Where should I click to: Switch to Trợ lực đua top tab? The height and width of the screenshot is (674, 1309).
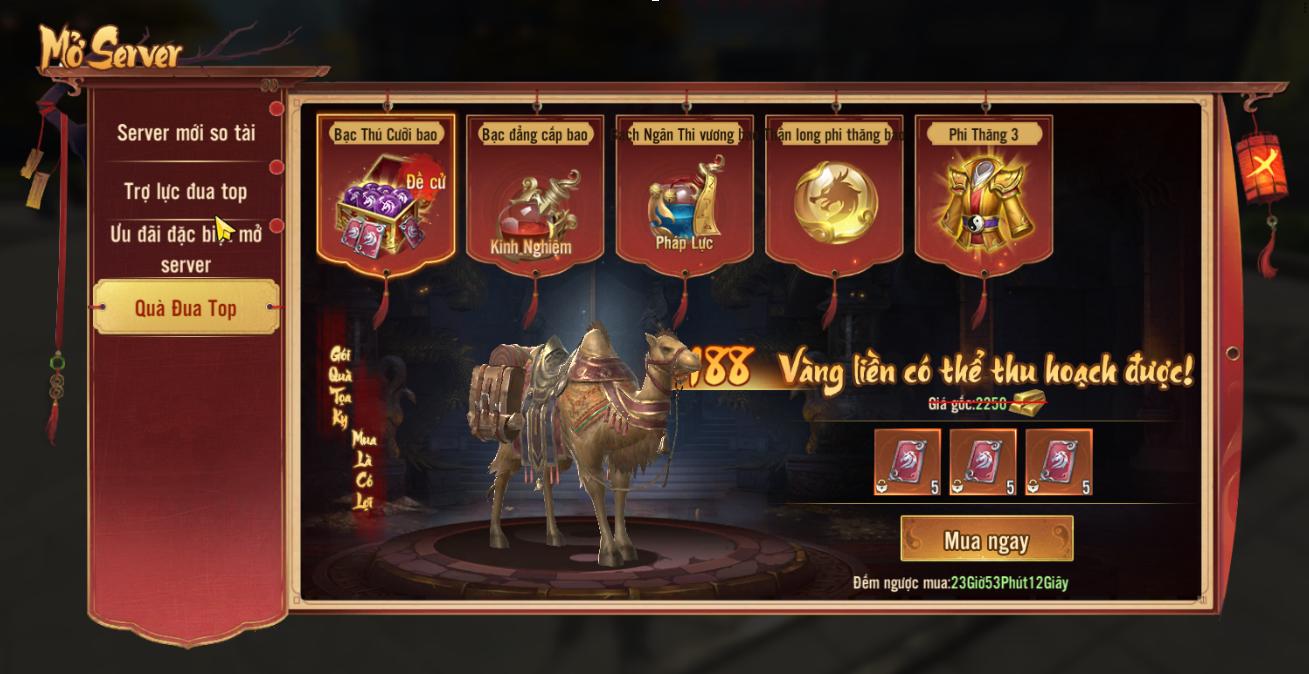pyautogui.click(x=186, y=191)
